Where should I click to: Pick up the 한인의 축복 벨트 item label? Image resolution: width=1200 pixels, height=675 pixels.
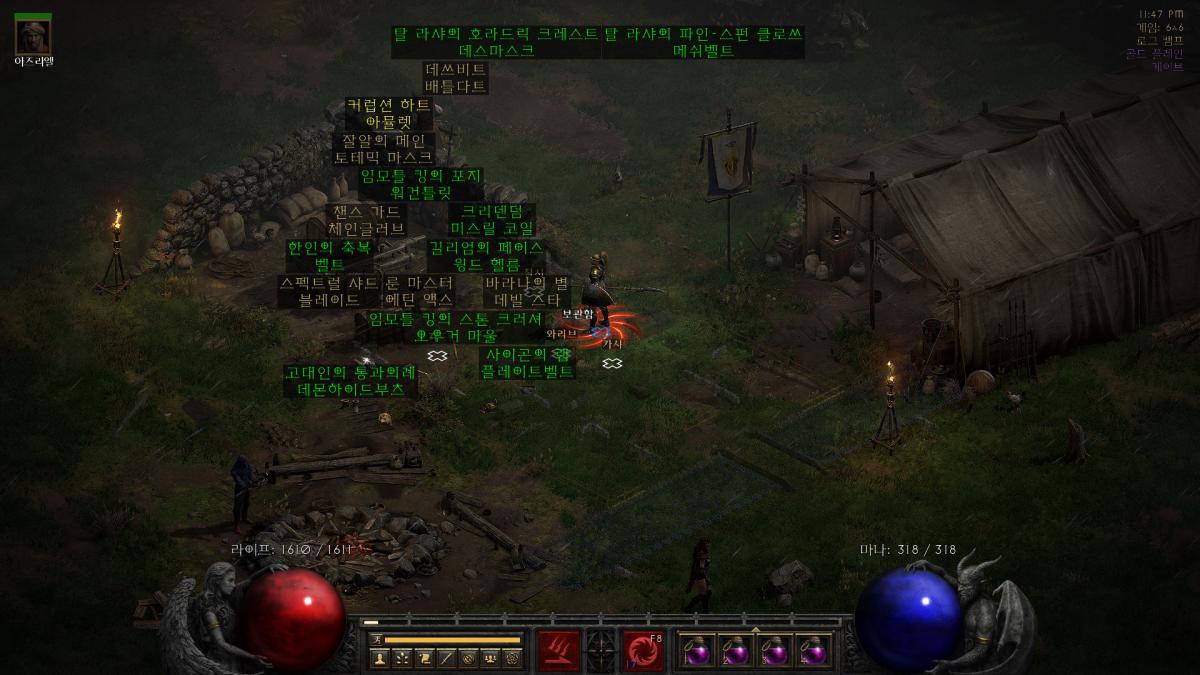pos(329,256)
